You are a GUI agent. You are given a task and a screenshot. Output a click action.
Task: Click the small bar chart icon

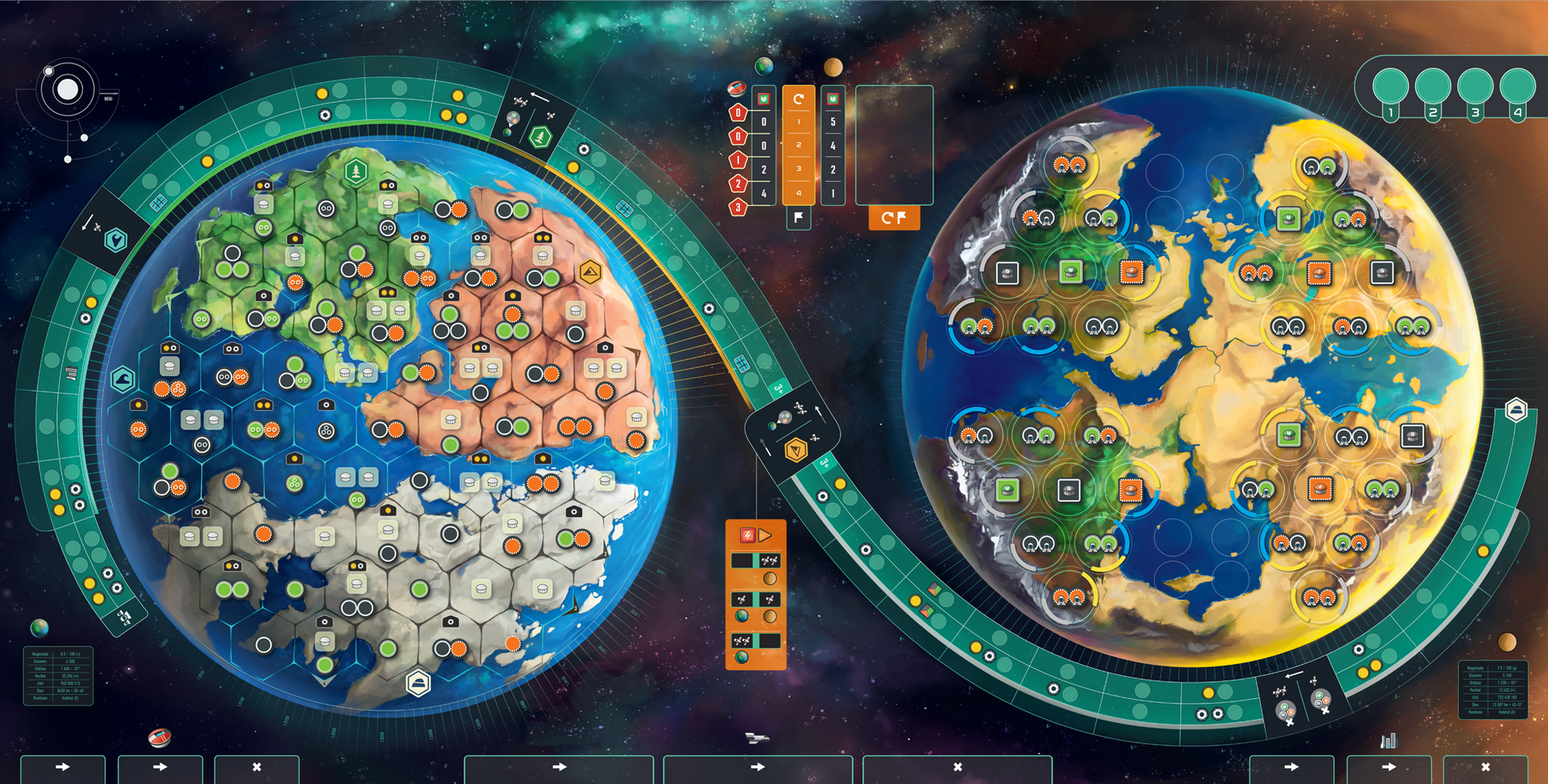point(1388,741)
